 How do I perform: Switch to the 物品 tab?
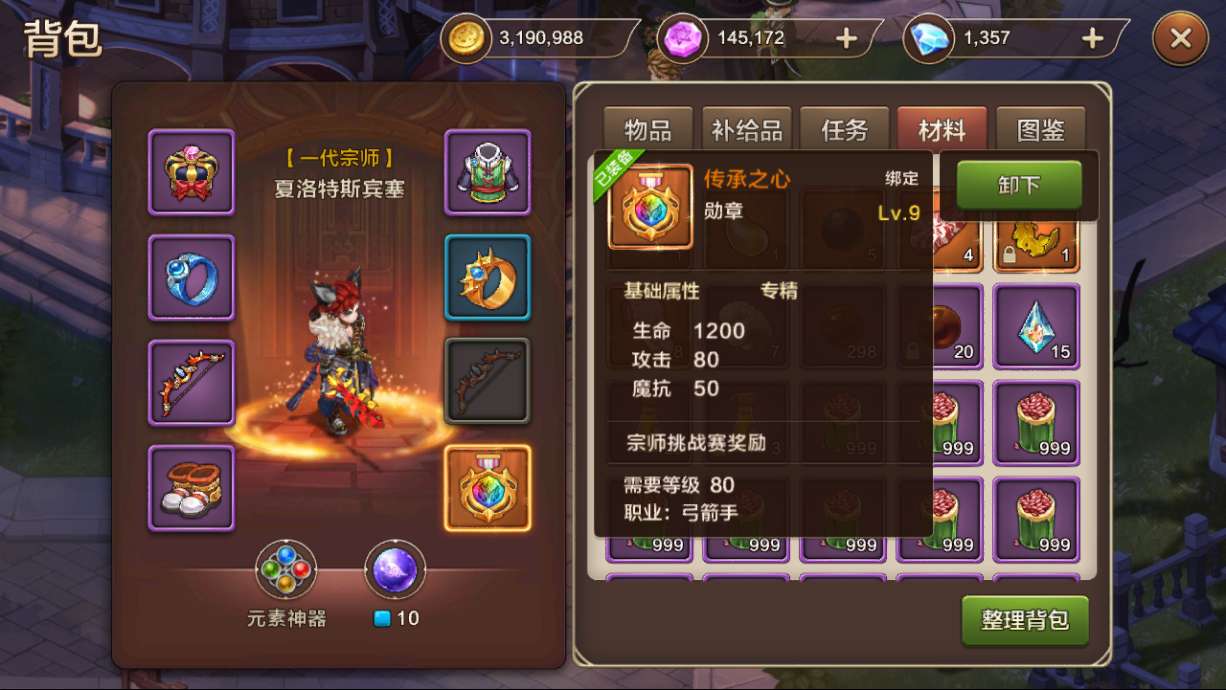click(x=648, y=130)
